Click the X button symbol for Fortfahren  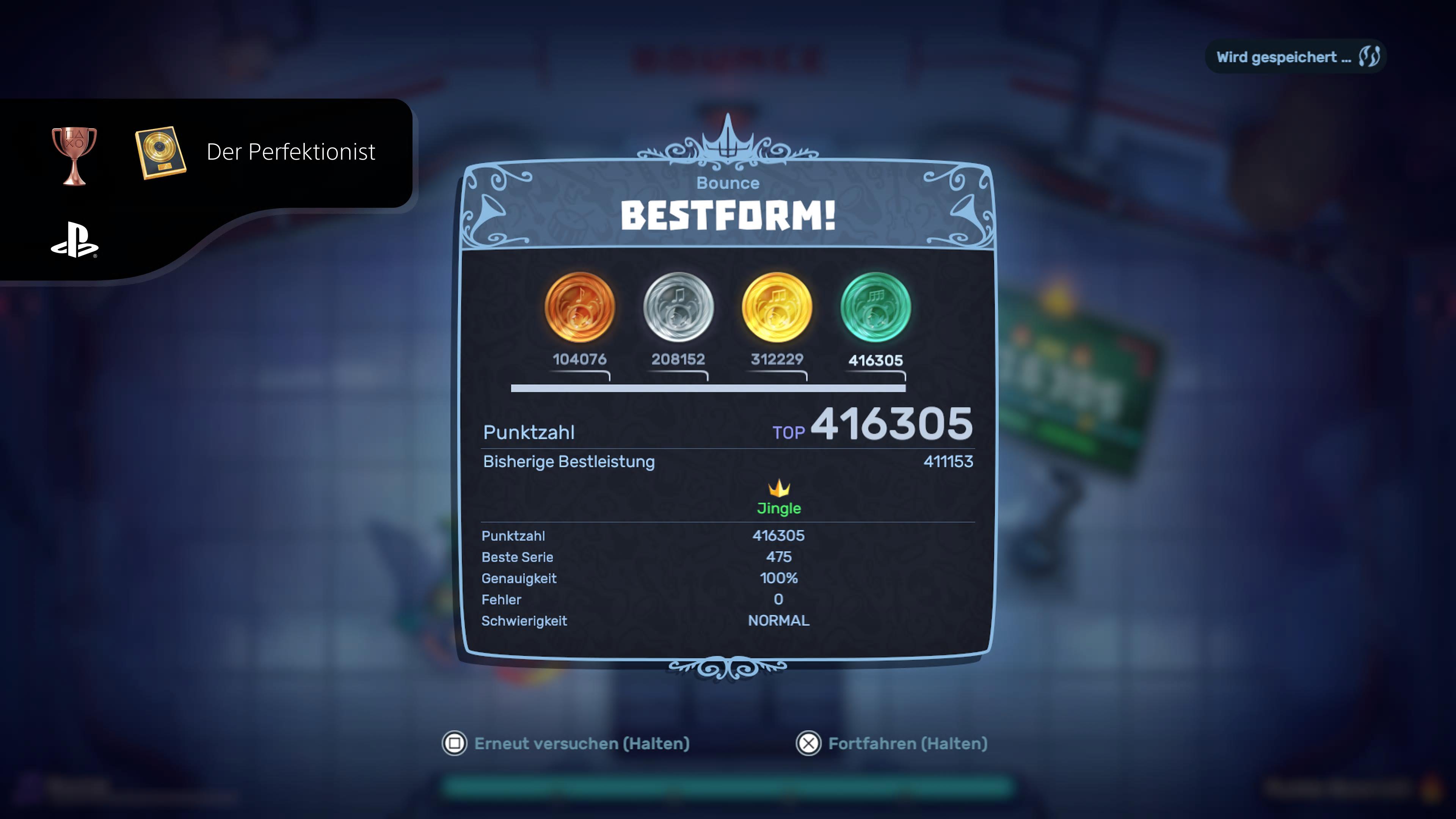click(x=810, y=744)
